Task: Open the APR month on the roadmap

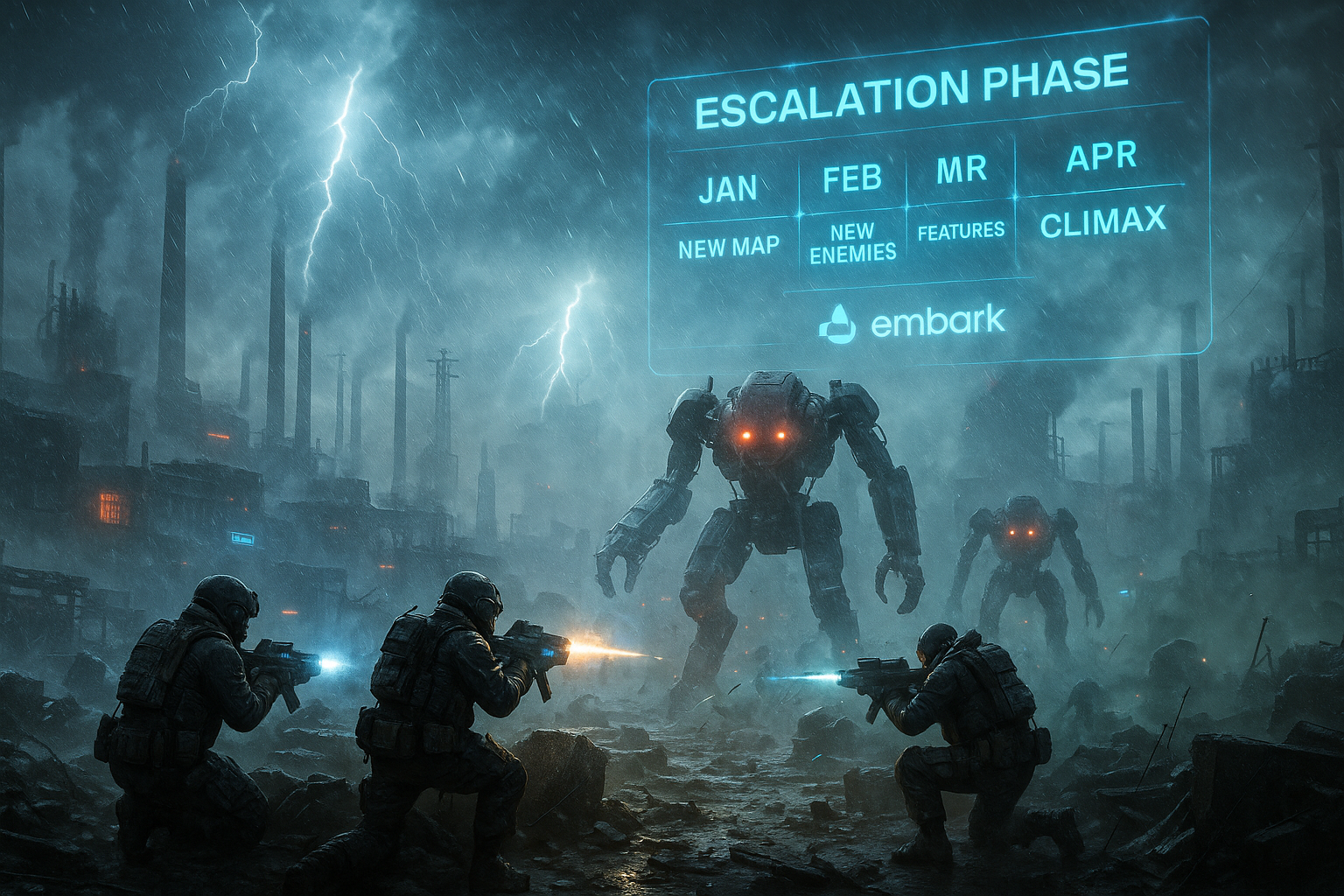Action: point(1102,157)
